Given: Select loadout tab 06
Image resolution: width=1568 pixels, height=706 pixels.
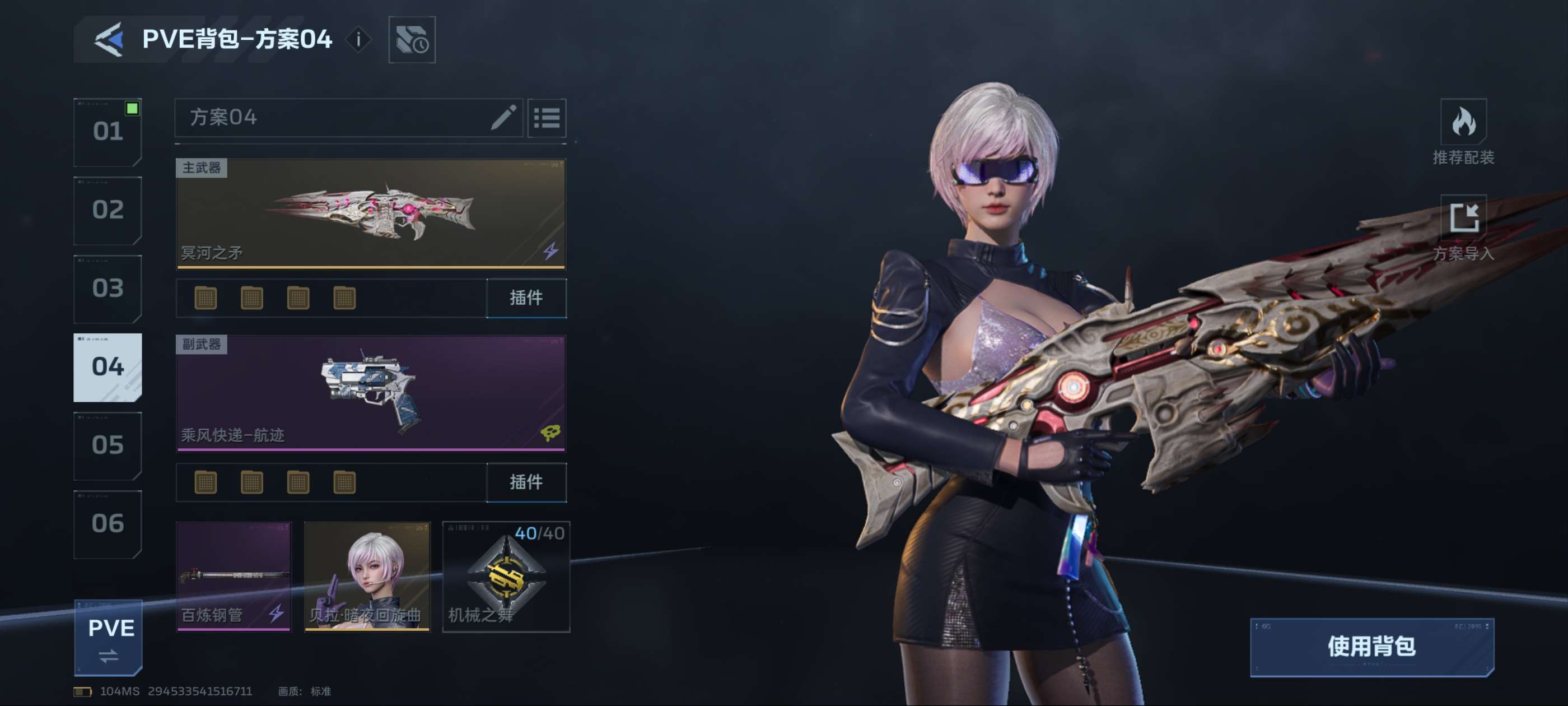Looking at the screenshot, I should pos(108,524).
